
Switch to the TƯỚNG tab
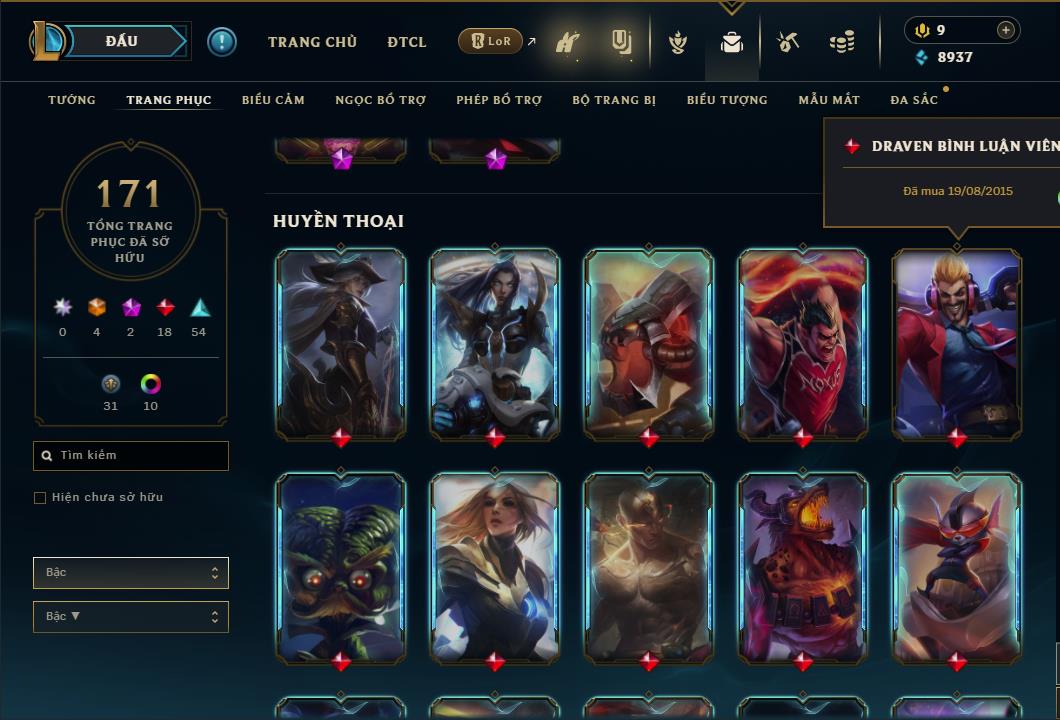72,100
